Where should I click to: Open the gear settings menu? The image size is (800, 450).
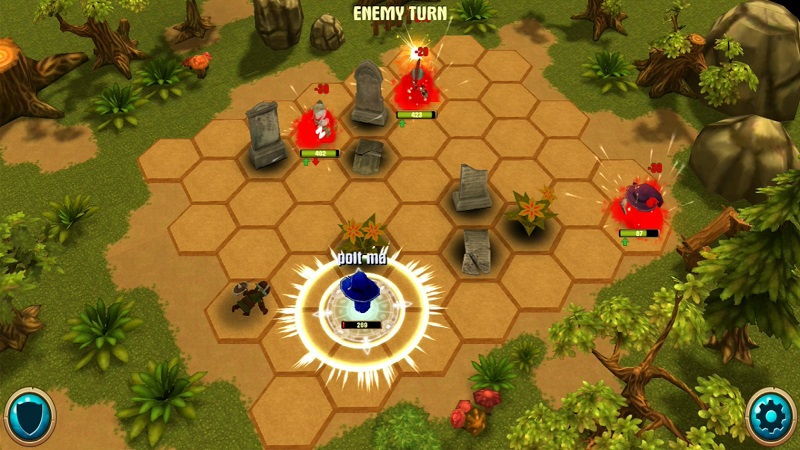click(x=771, y=416)
